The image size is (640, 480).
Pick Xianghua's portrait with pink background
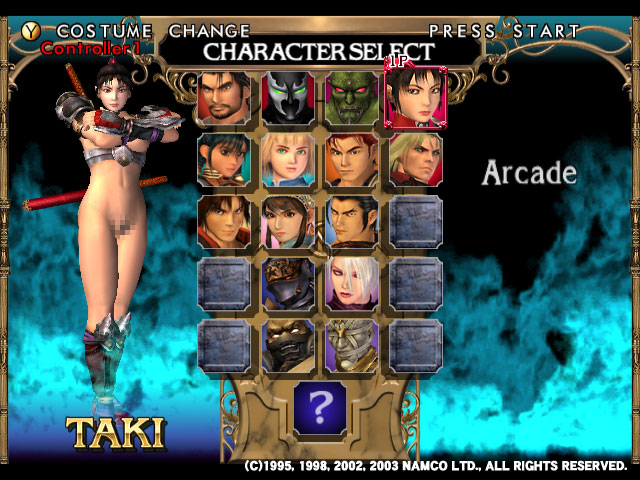[289, 221]
